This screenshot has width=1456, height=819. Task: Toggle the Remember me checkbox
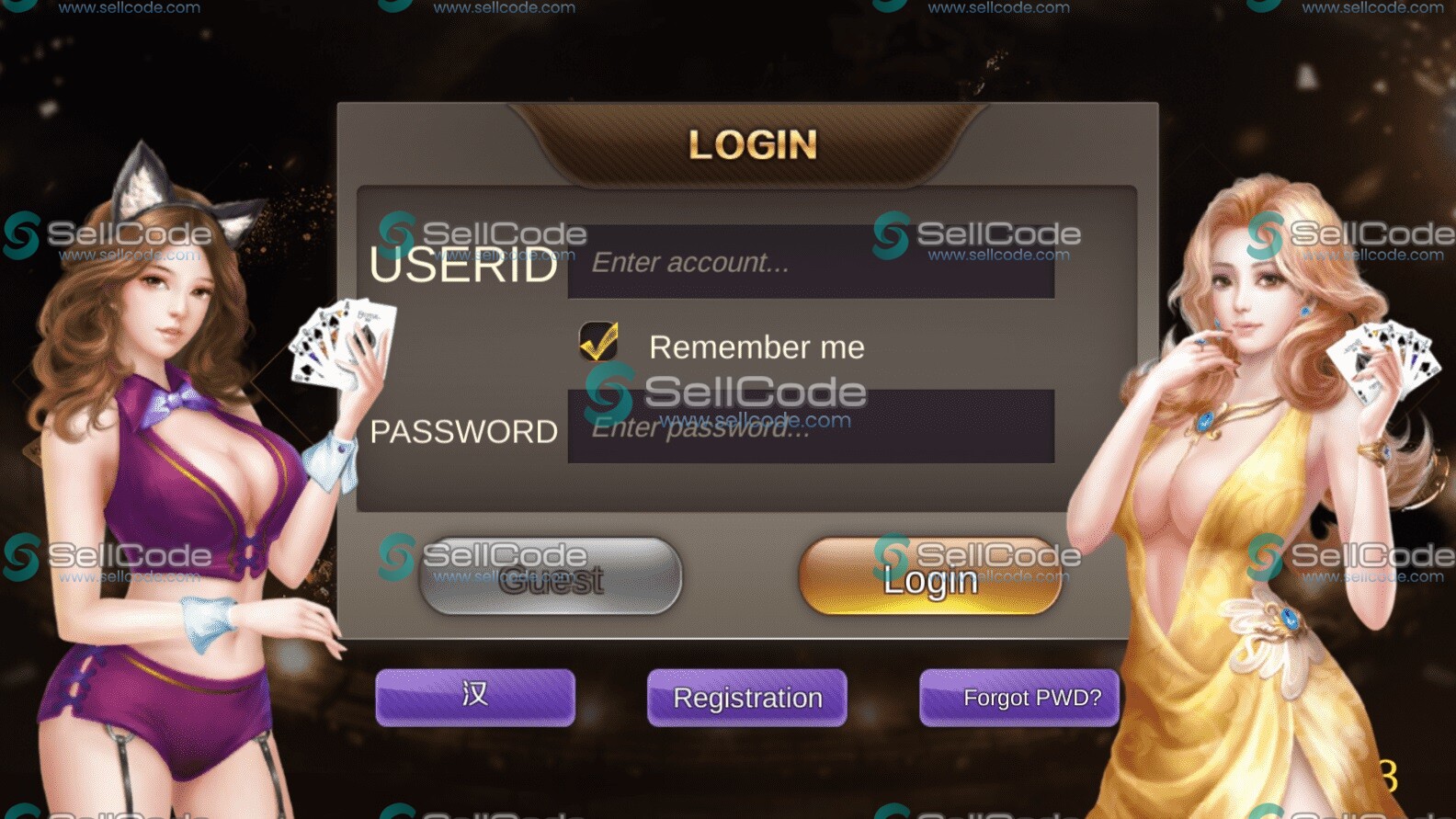click(598, 342)
